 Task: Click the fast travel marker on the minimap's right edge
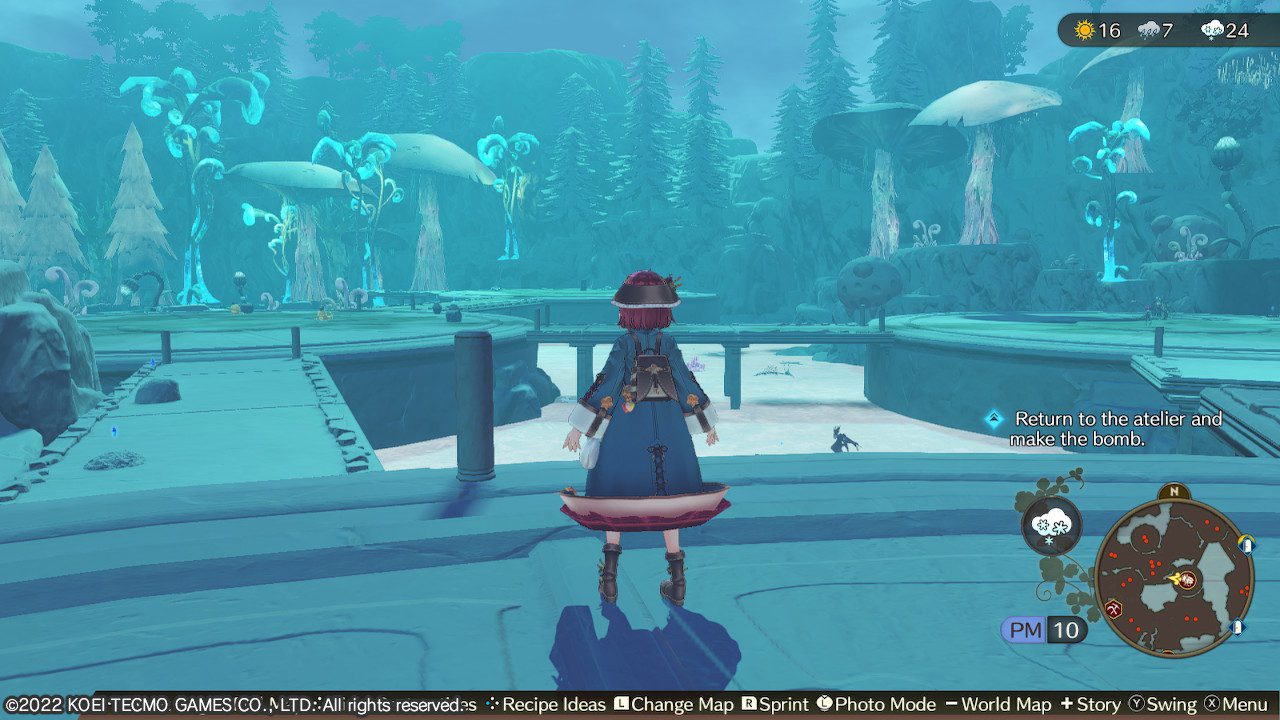(x=1246, y=544)
